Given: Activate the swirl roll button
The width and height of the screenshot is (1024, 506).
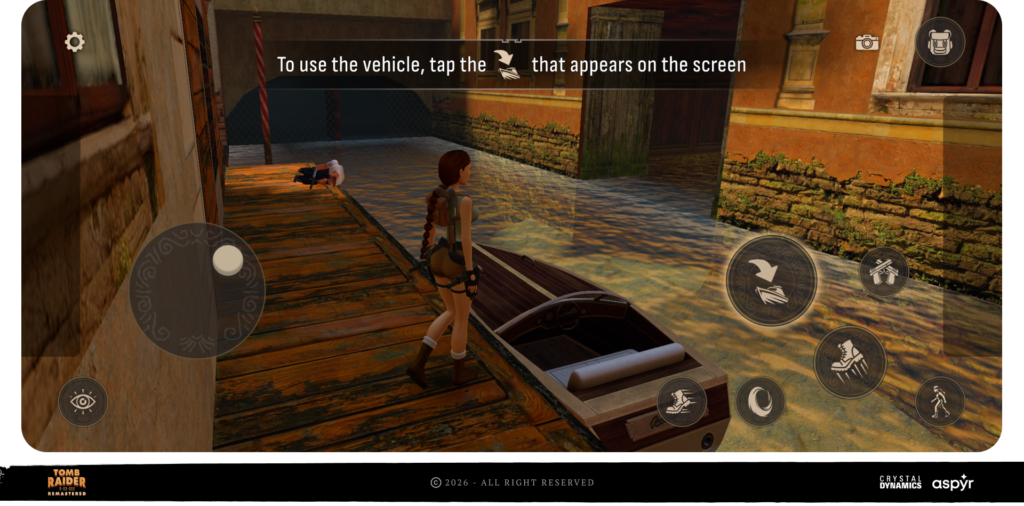Looking at the screenshot, I should pos(760,401).
